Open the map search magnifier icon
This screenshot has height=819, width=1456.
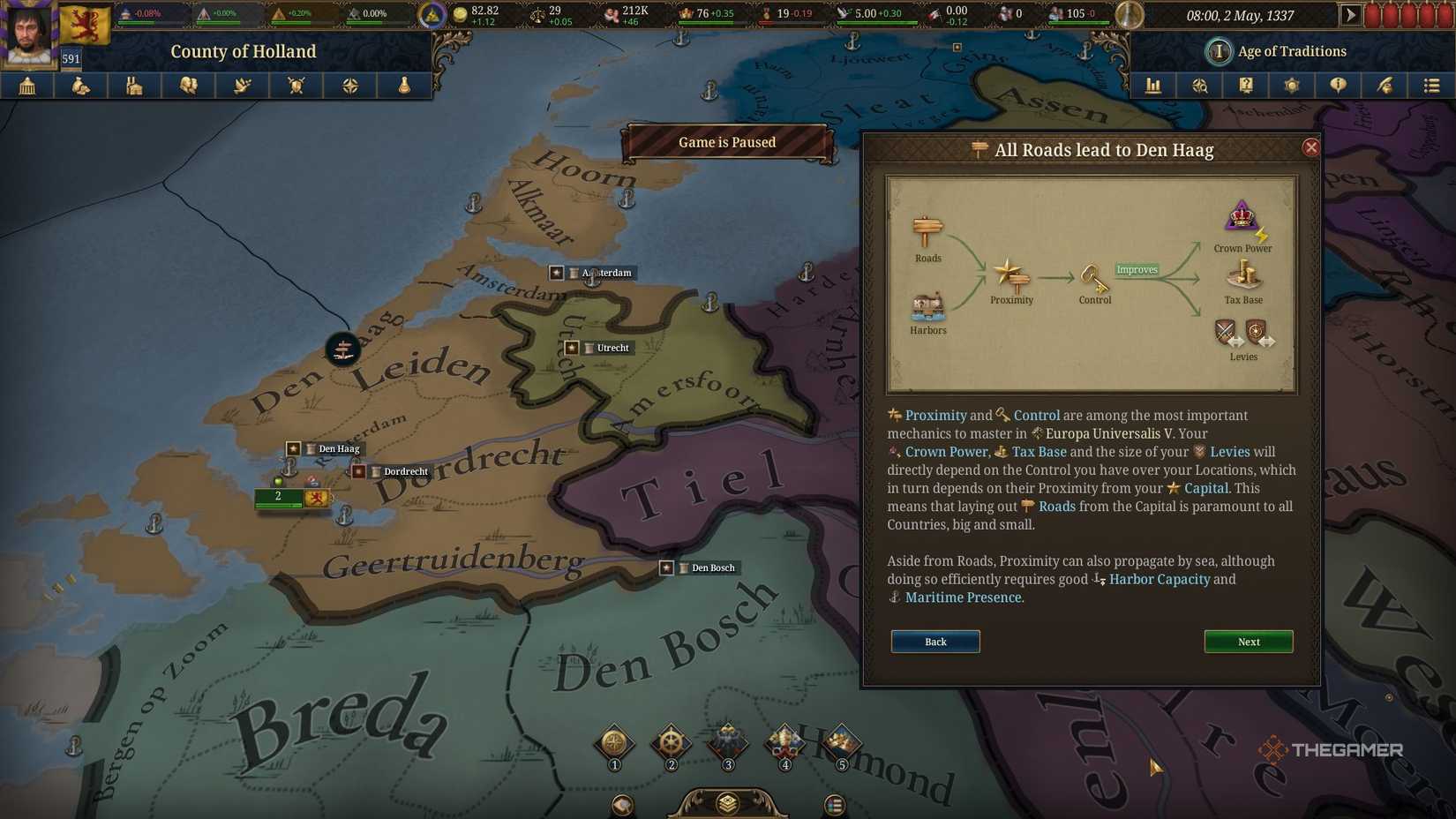[x=1199, y=86]
